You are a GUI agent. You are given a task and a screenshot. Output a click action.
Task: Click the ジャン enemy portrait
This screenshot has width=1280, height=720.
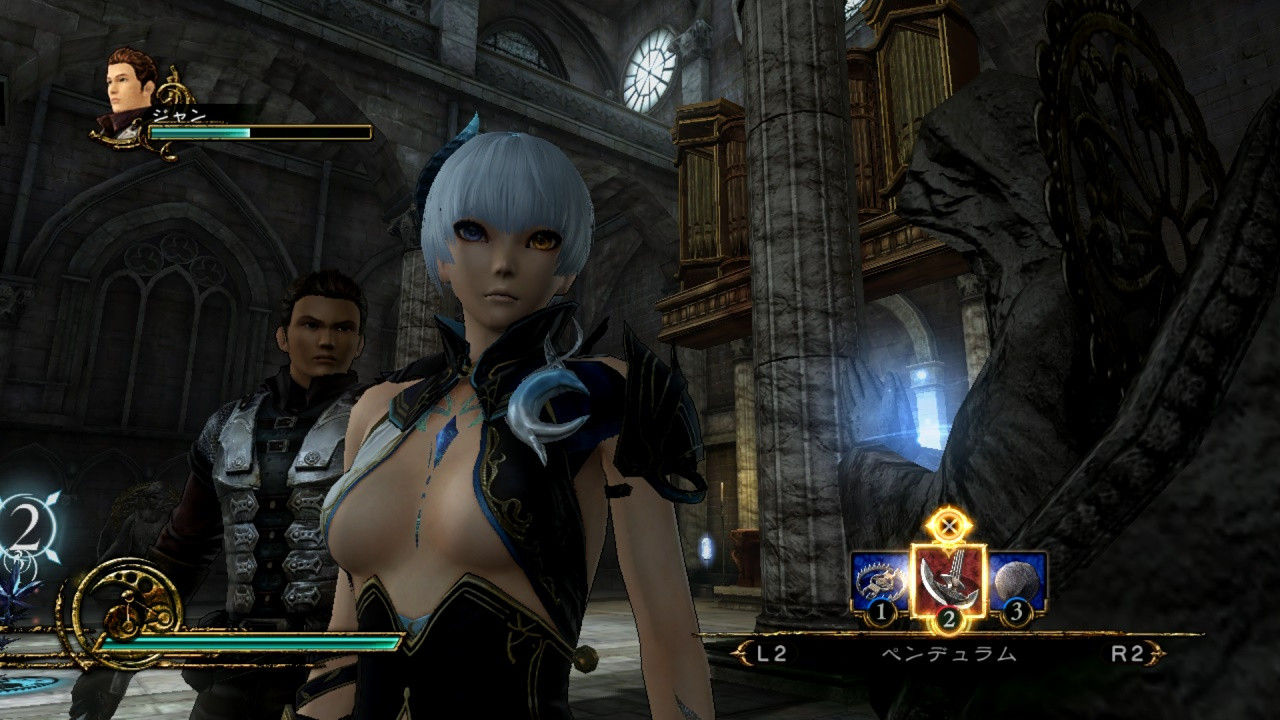(128, 92)
